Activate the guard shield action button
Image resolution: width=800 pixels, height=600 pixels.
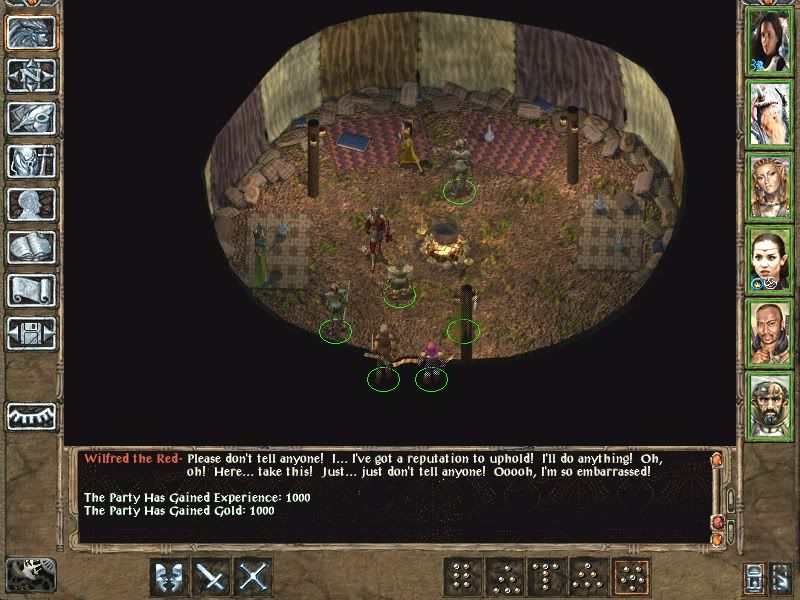click(x=169, y=577)
